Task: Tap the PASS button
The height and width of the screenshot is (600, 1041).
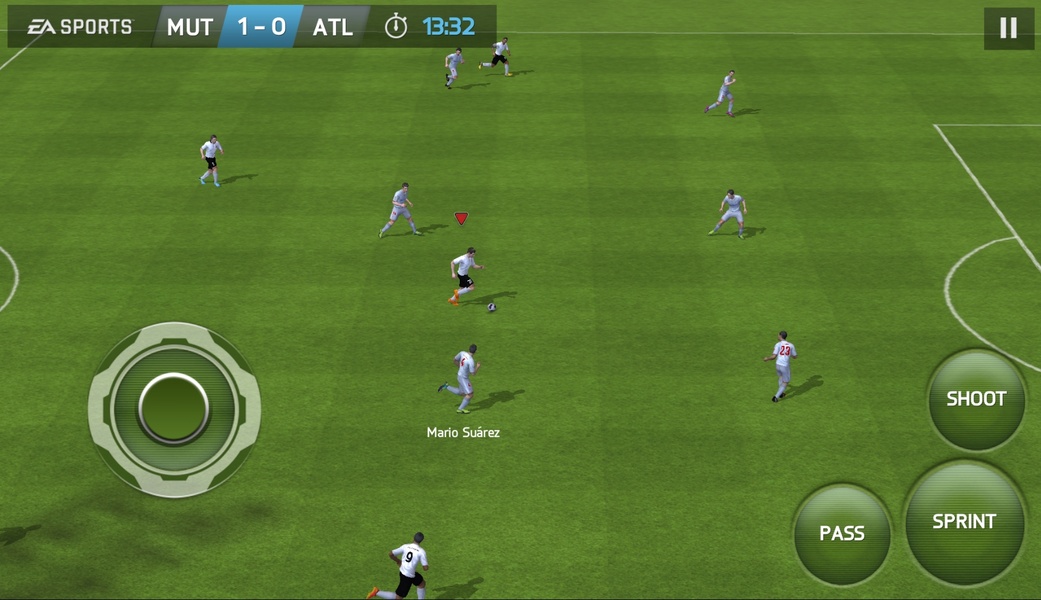Action: [x=842, y=534]
